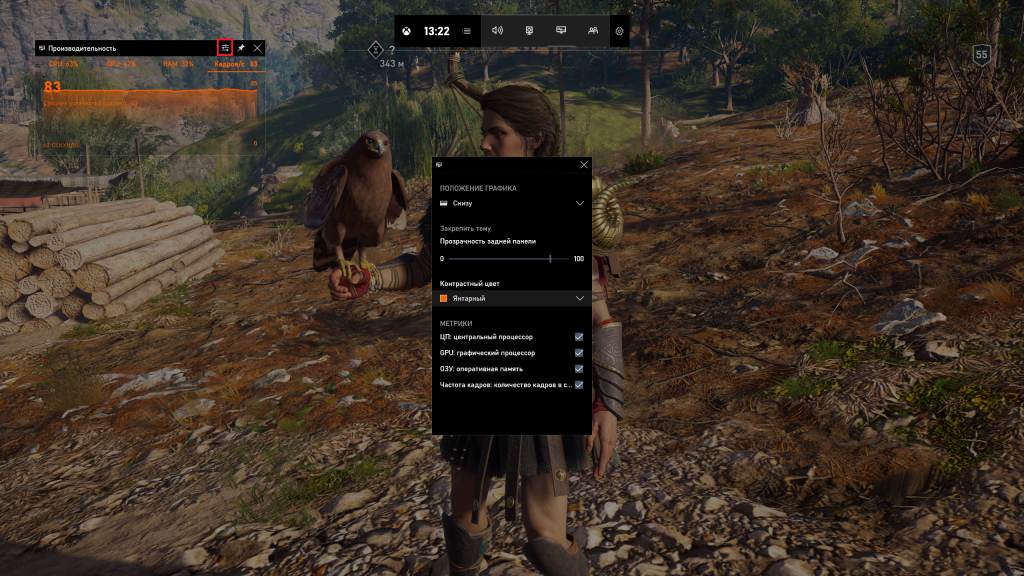1024x576 pixels.
Task: Click the back panel transparency slider
Action: point(512,259)
